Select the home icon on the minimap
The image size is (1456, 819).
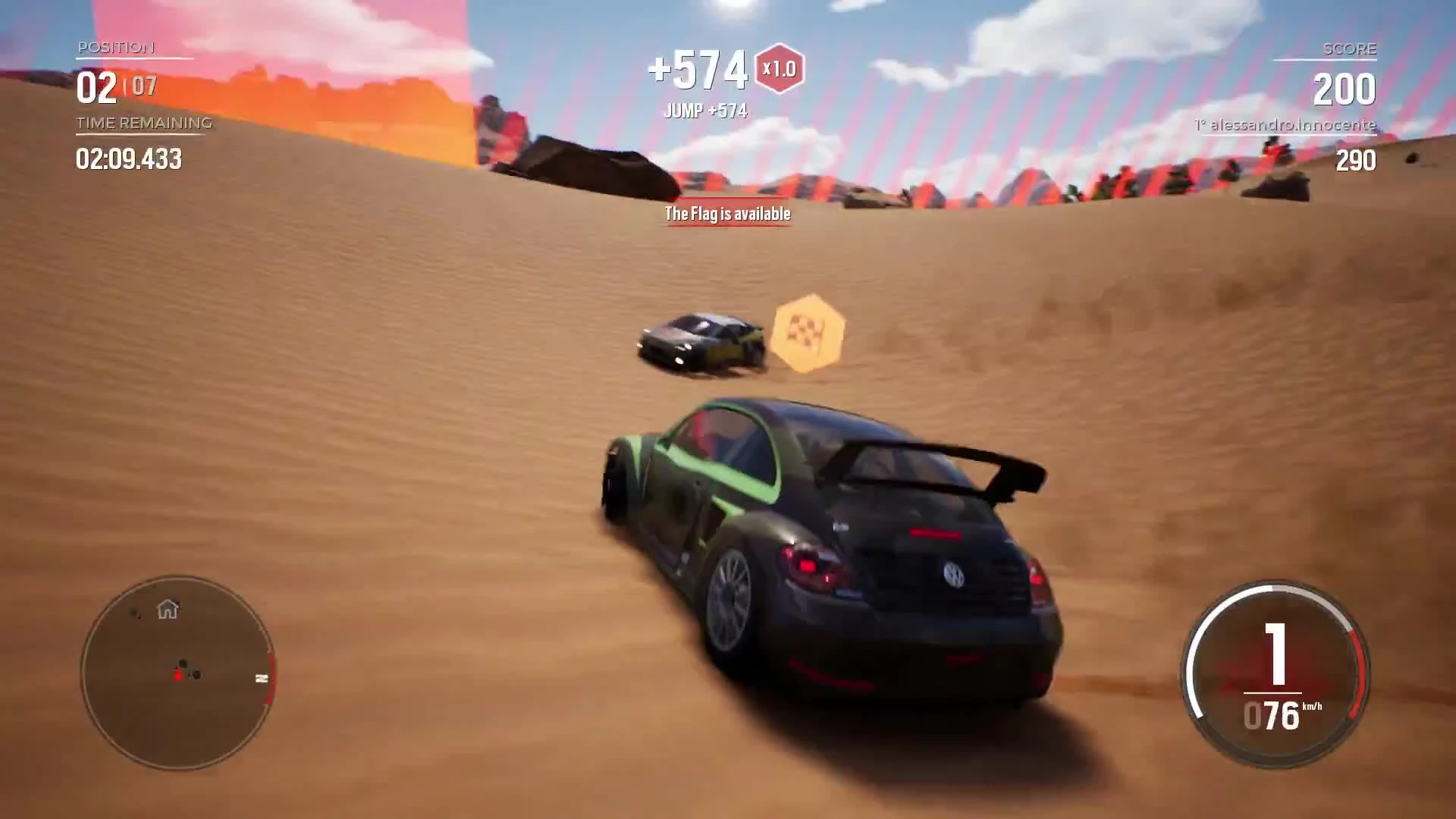[168, 610]
